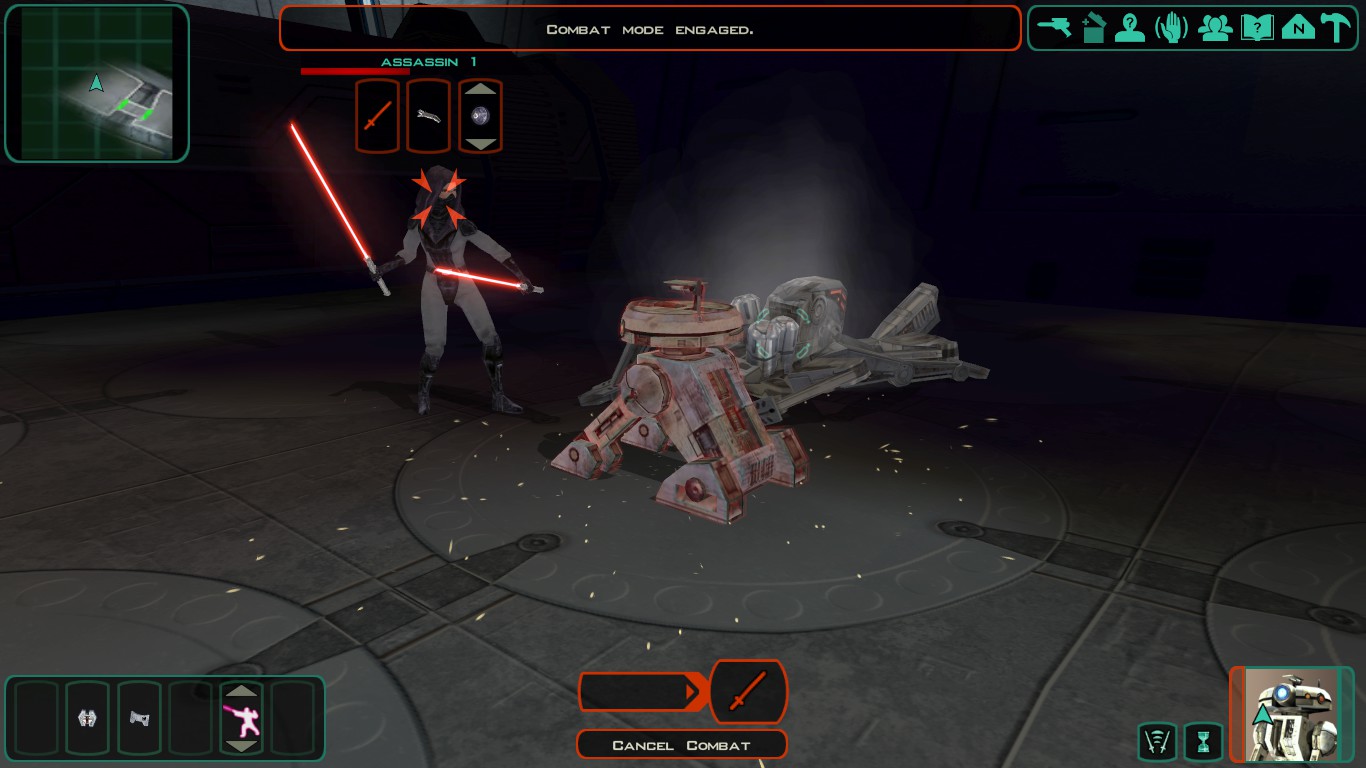Select the queued lightsaber attack action
The width and height of the screenshot is (1366, 768).
(x=748, y=691)
